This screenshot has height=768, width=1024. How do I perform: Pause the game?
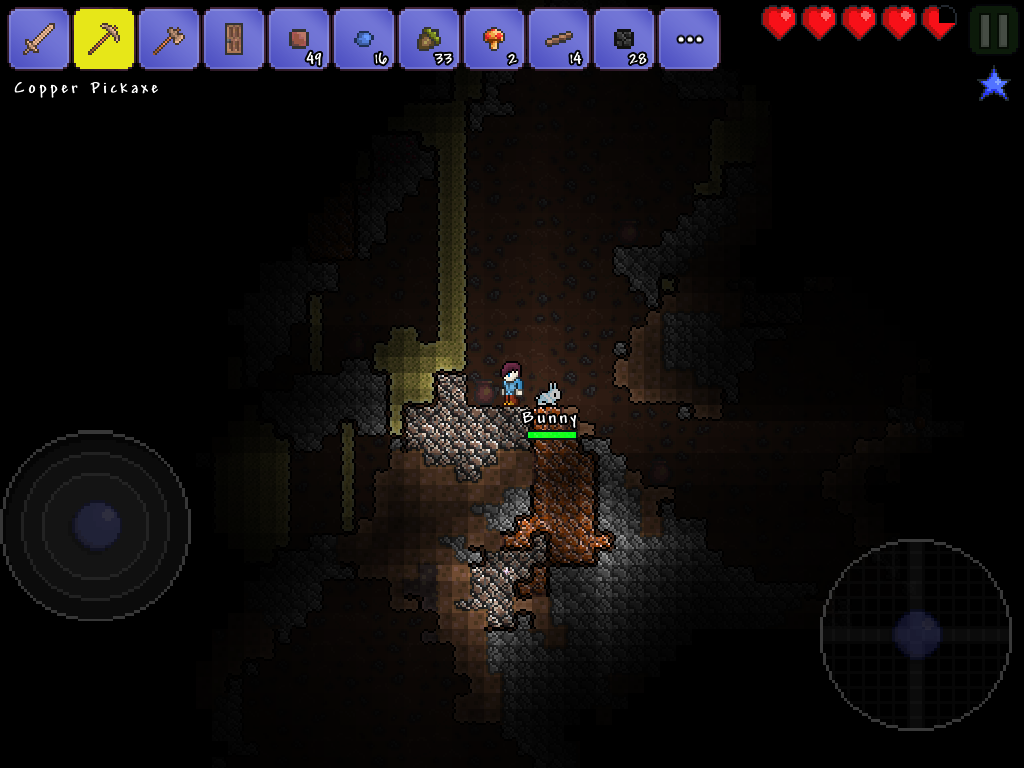pyautogui.click(x=994, y=31)
